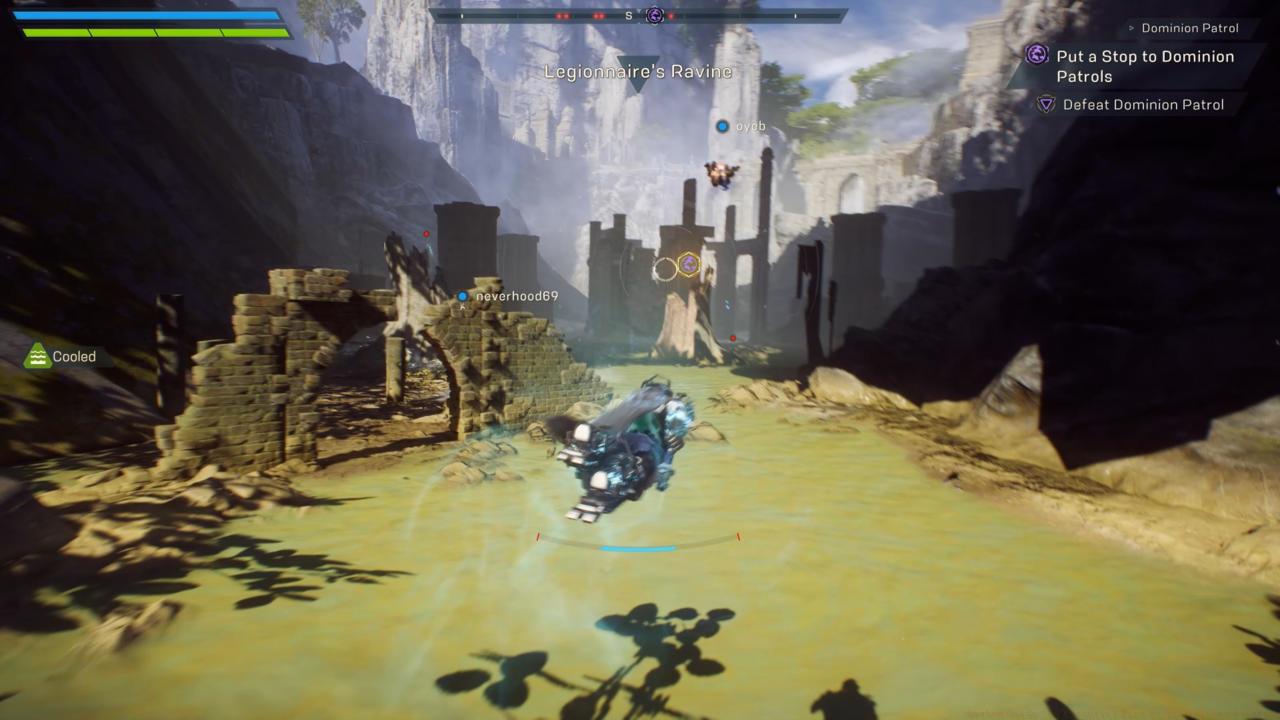Click the Defeat Dominion Patrol objective text
Image resolution: width=1280 pixels, height=720 pixels.
[x=1143, y=105]
